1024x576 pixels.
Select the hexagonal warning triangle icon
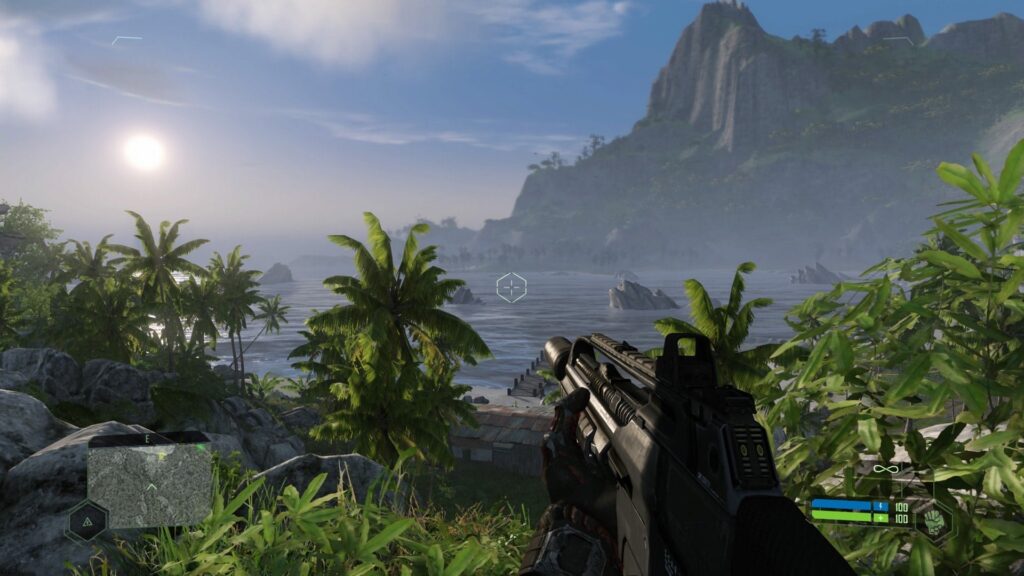[x=87, y=522]
